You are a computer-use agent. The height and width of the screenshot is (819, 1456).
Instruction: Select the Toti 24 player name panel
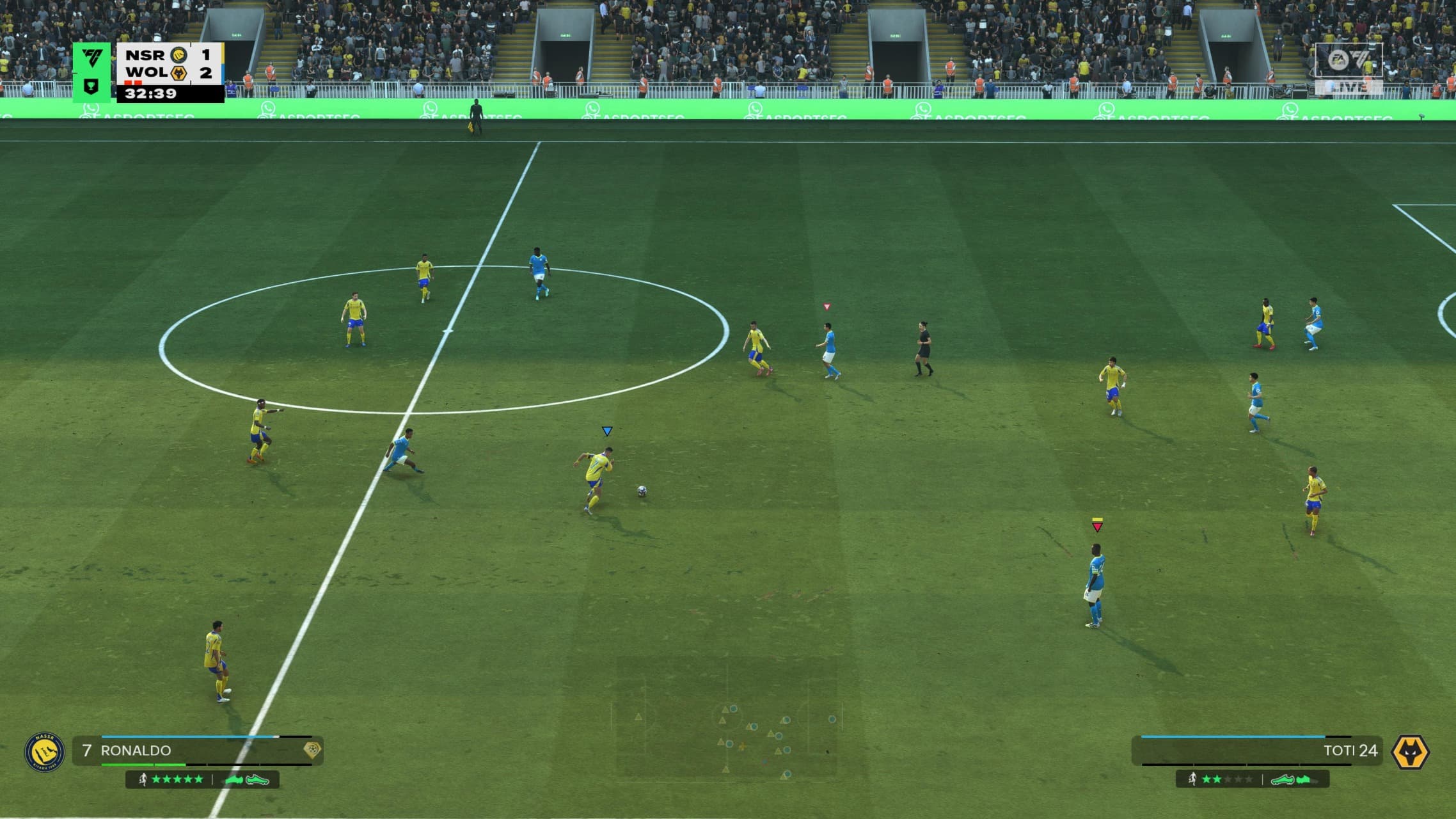pyautogui.click(x=1256, y=751)
